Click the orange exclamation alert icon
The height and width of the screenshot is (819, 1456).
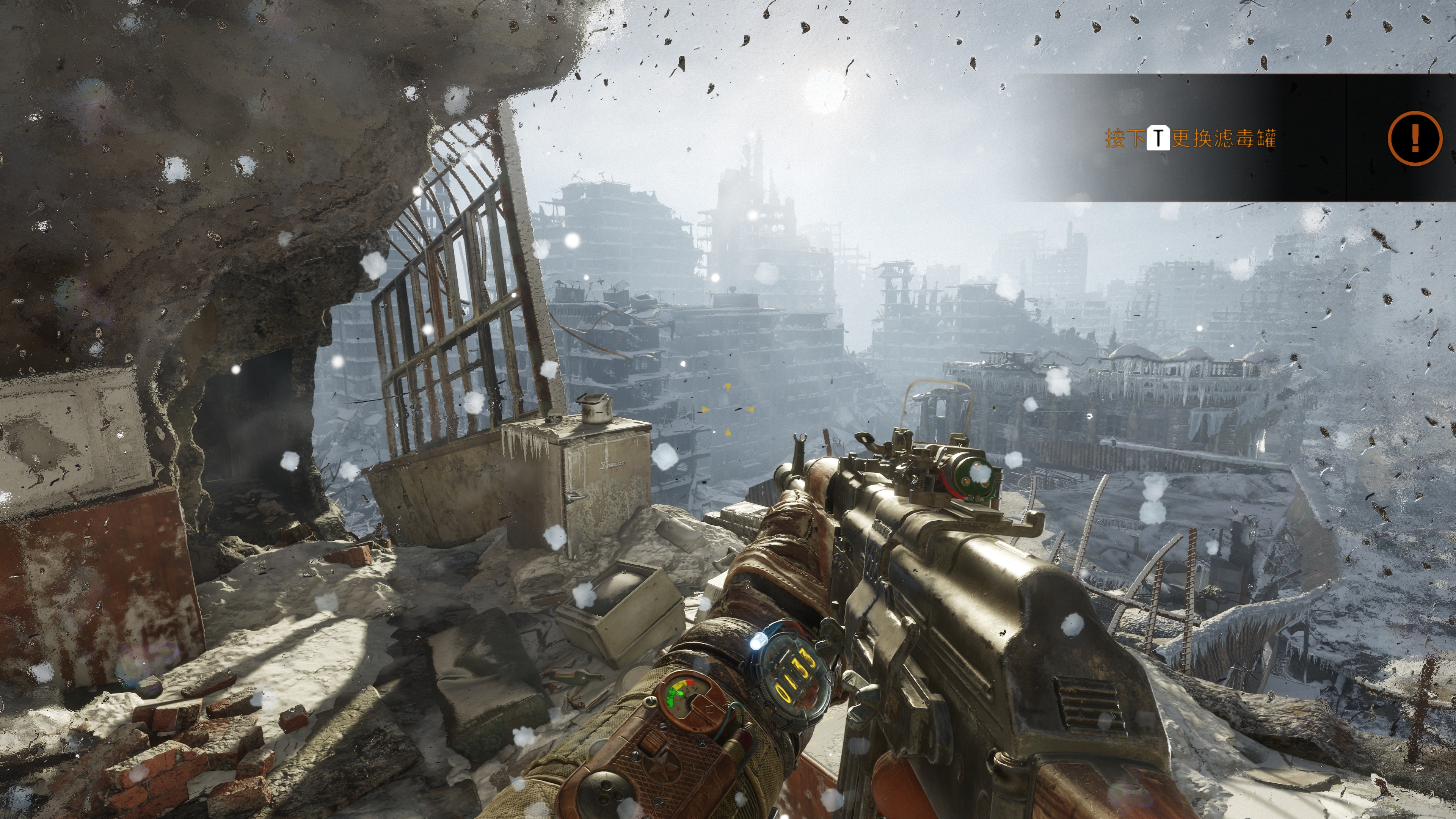[1415, 138]
